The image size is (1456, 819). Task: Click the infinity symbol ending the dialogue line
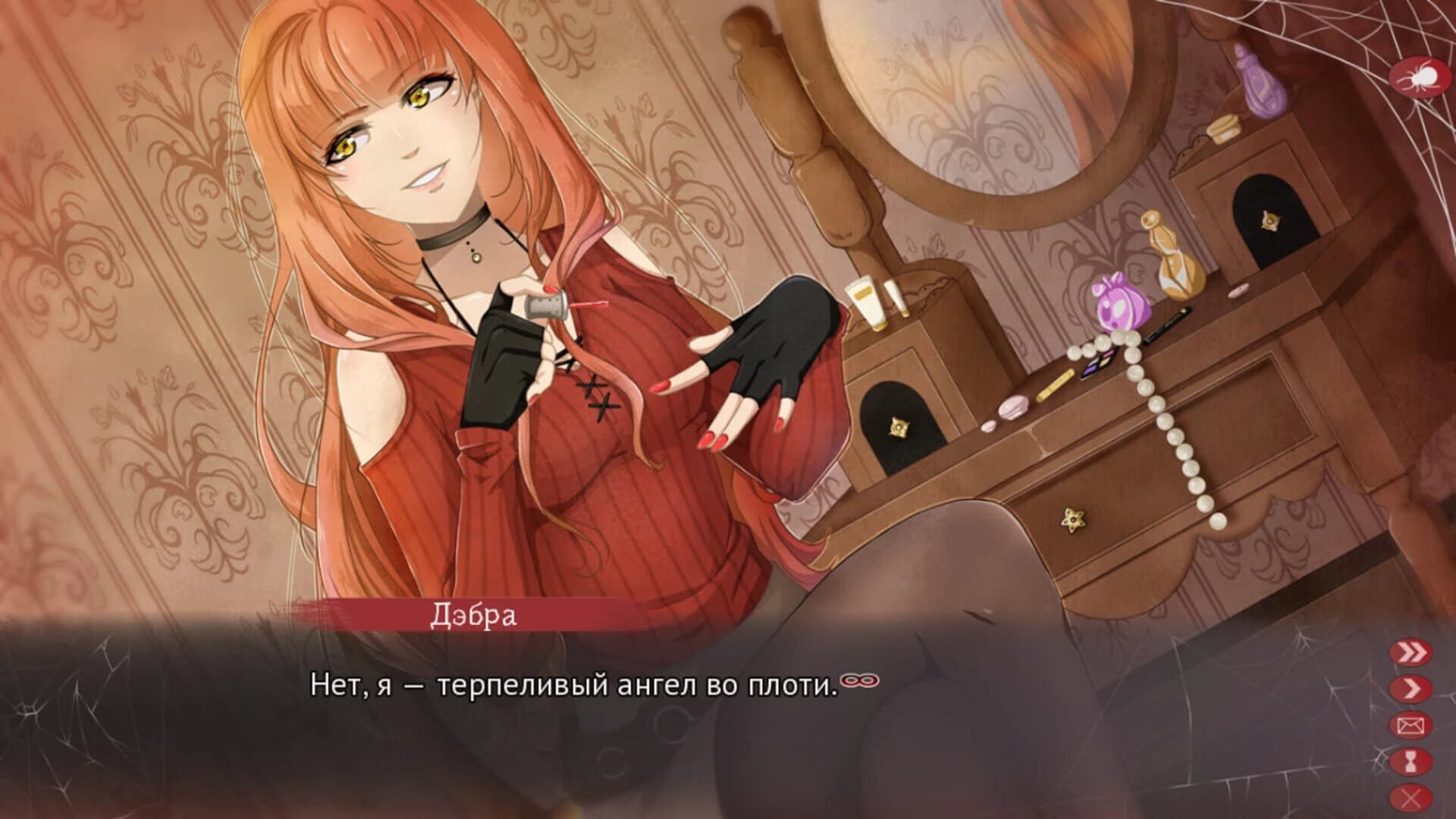860,680
